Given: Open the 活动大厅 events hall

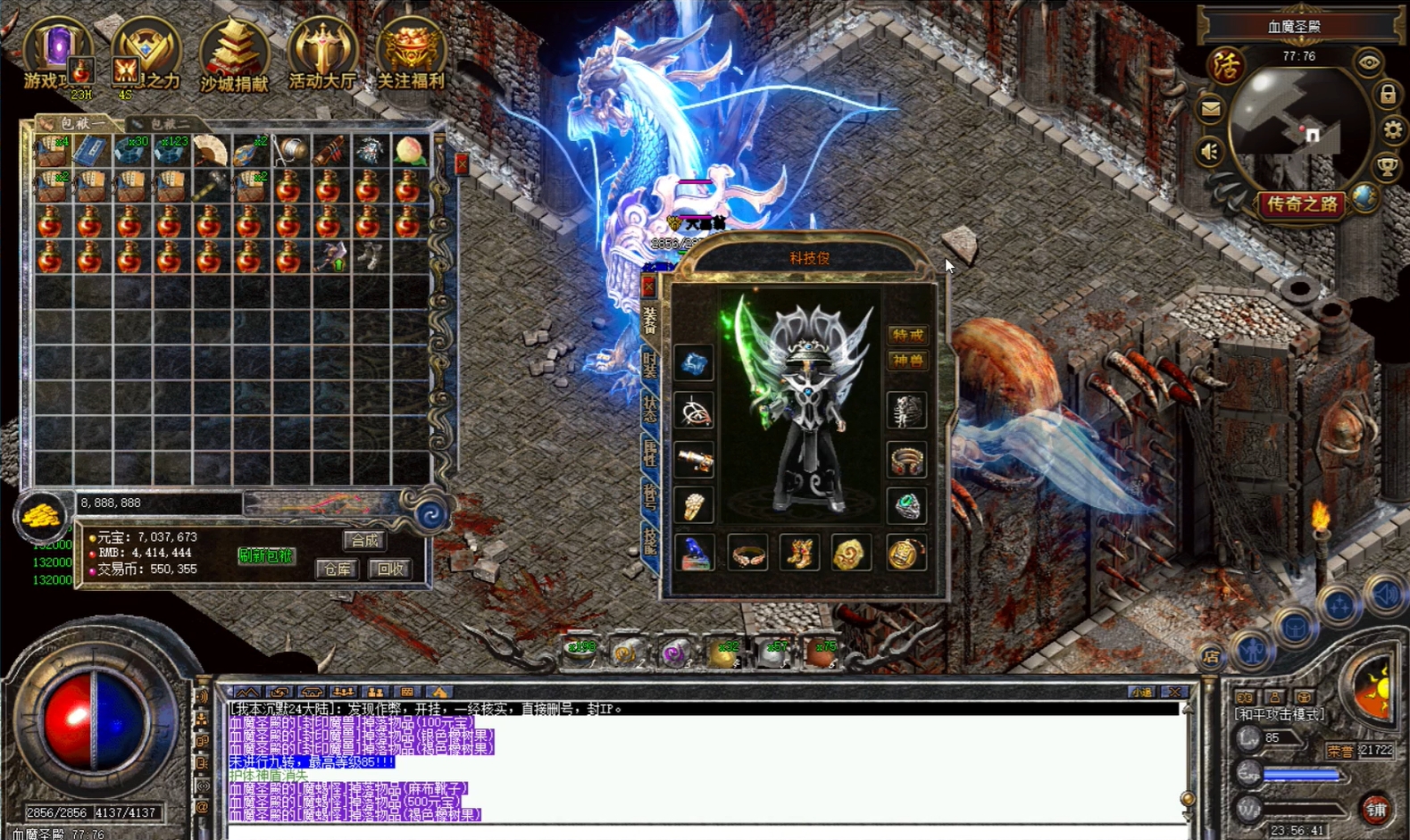Looking at the screenshot, I should (x=322, y=55).
